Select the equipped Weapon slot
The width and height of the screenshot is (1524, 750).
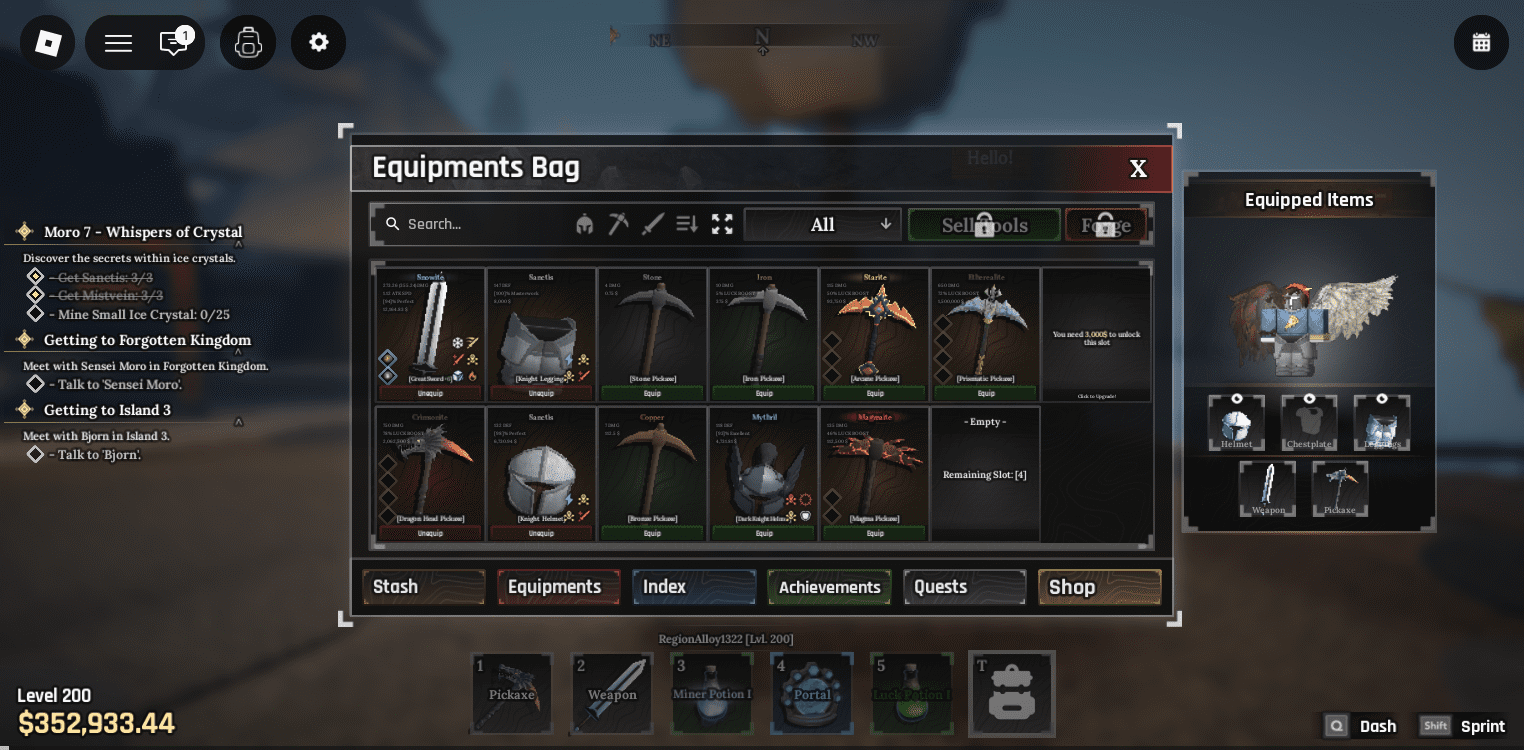click(1267, 488)
